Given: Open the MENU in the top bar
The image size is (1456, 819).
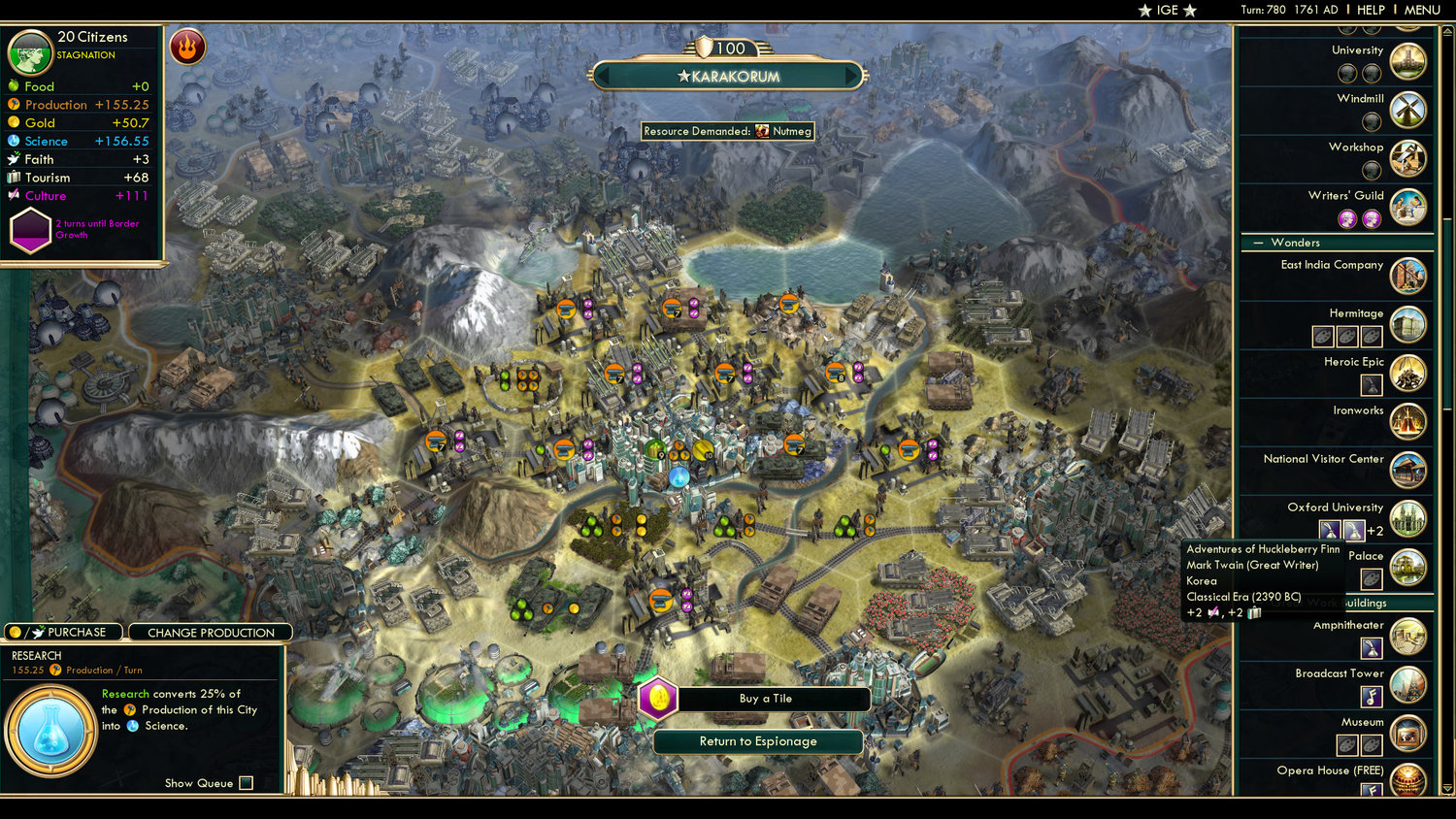Looking at the screenshot, I should coord(1421,10).
